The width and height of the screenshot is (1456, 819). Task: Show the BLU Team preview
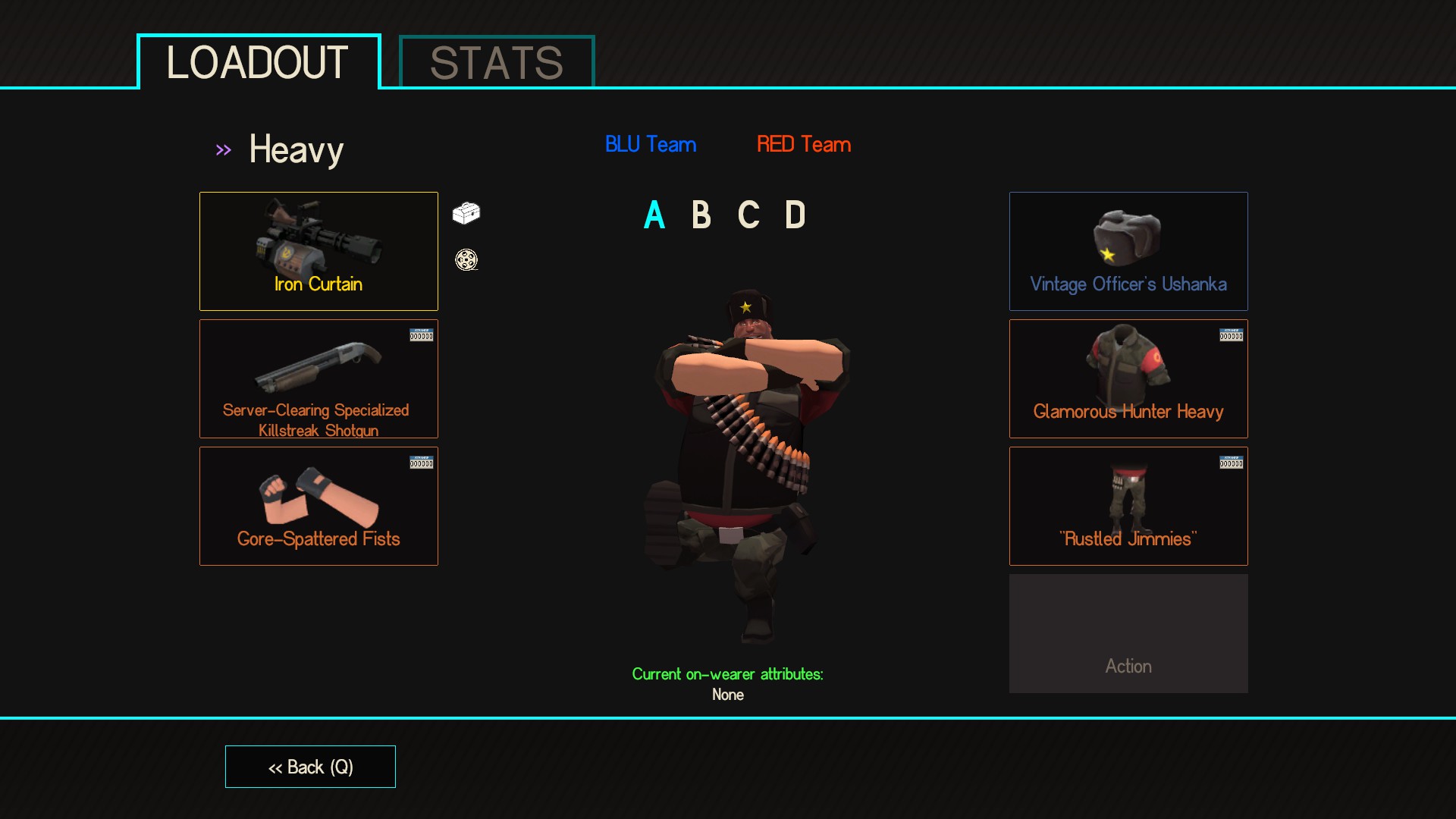click(651, 144)
